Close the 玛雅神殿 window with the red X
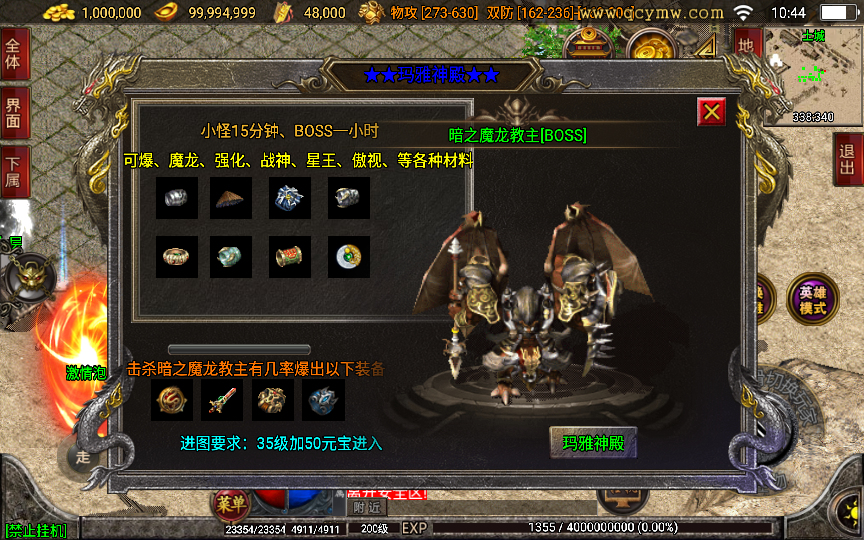The image size is (864, 540). pos(712,112)
